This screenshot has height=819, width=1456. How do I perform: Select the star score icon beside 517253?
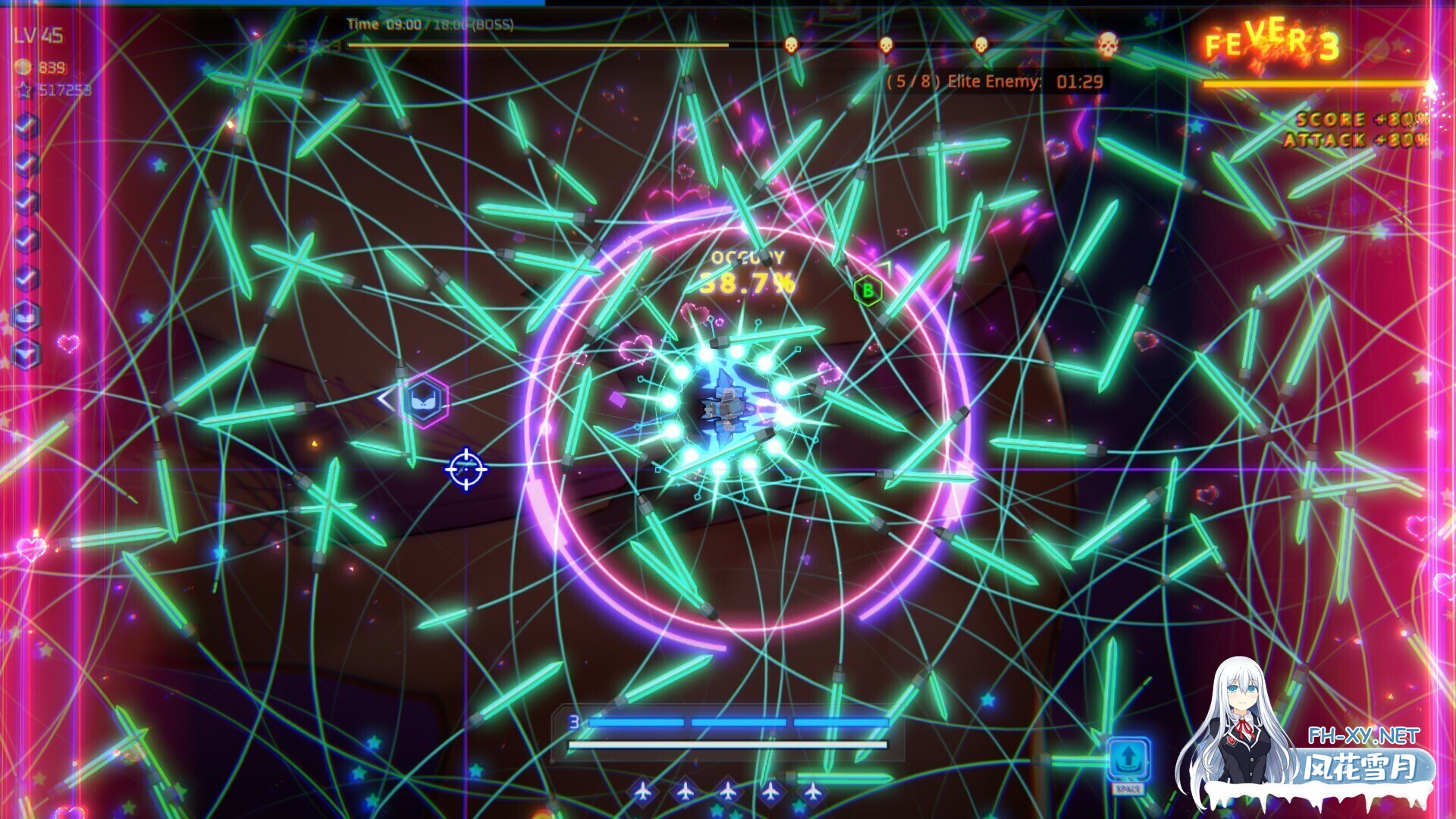pyautogui.click(x=23, y=88)
